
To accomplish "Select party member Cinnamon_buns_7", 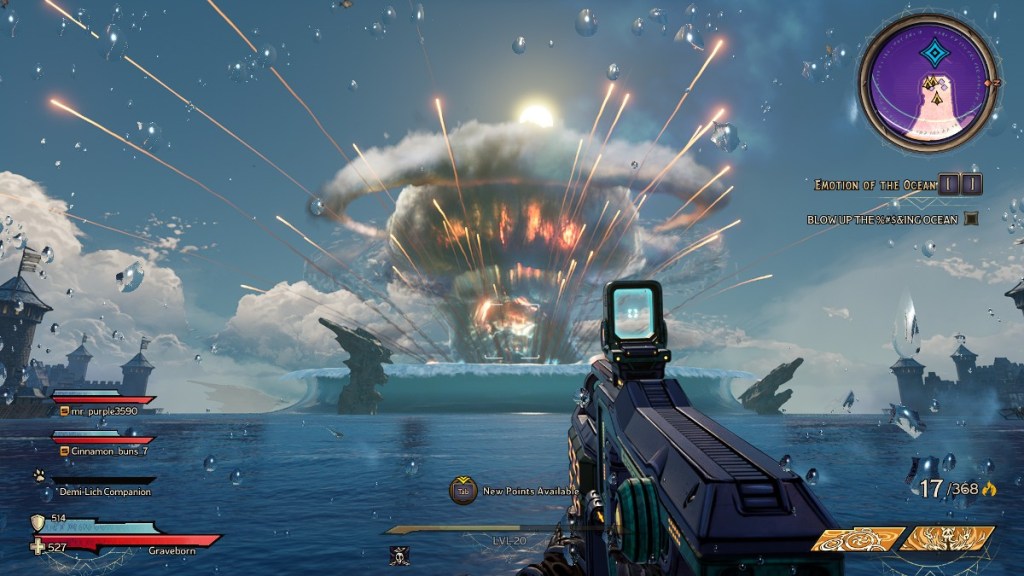I will click(x=109, y=451).
